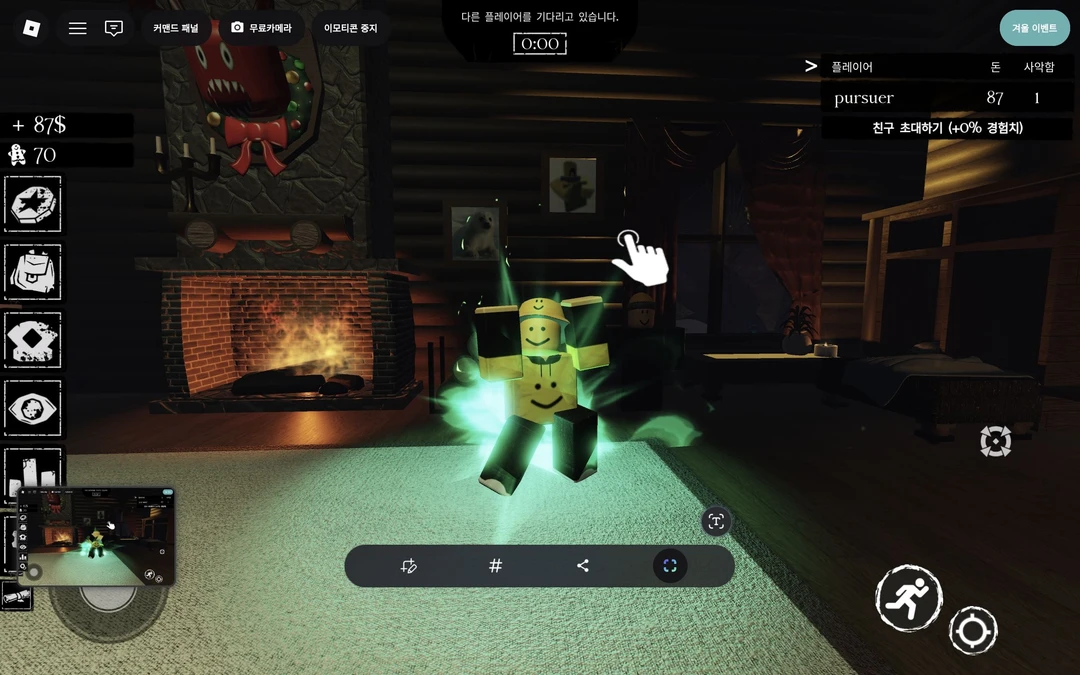Open the backpack inventory icon
Image resolution: width=1080 pixels, height=675 pixels.
pos(33,272)
